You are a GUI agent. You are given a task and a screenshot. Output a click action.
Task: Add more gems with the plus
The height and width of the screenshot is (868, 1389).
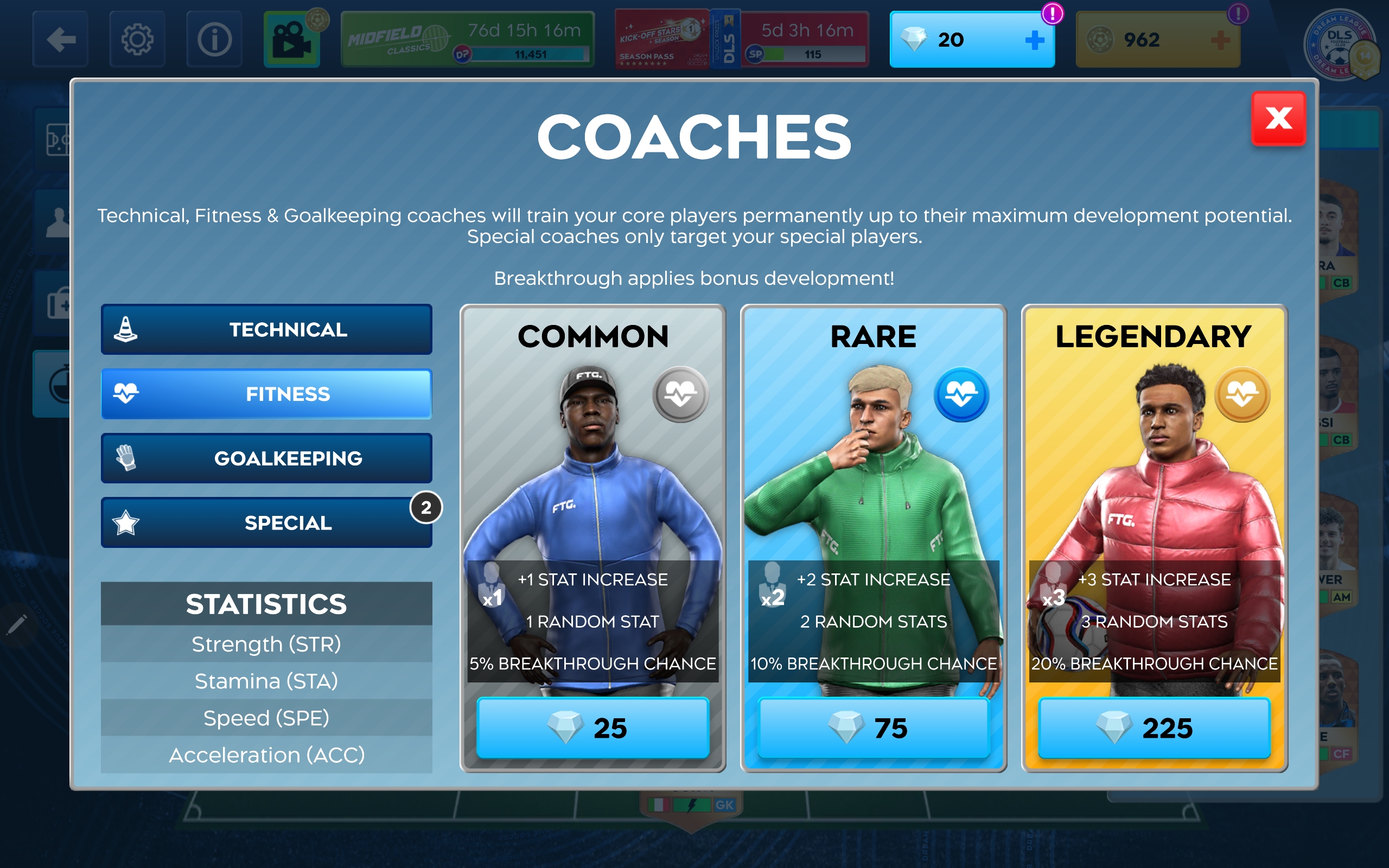point(1034,40)
